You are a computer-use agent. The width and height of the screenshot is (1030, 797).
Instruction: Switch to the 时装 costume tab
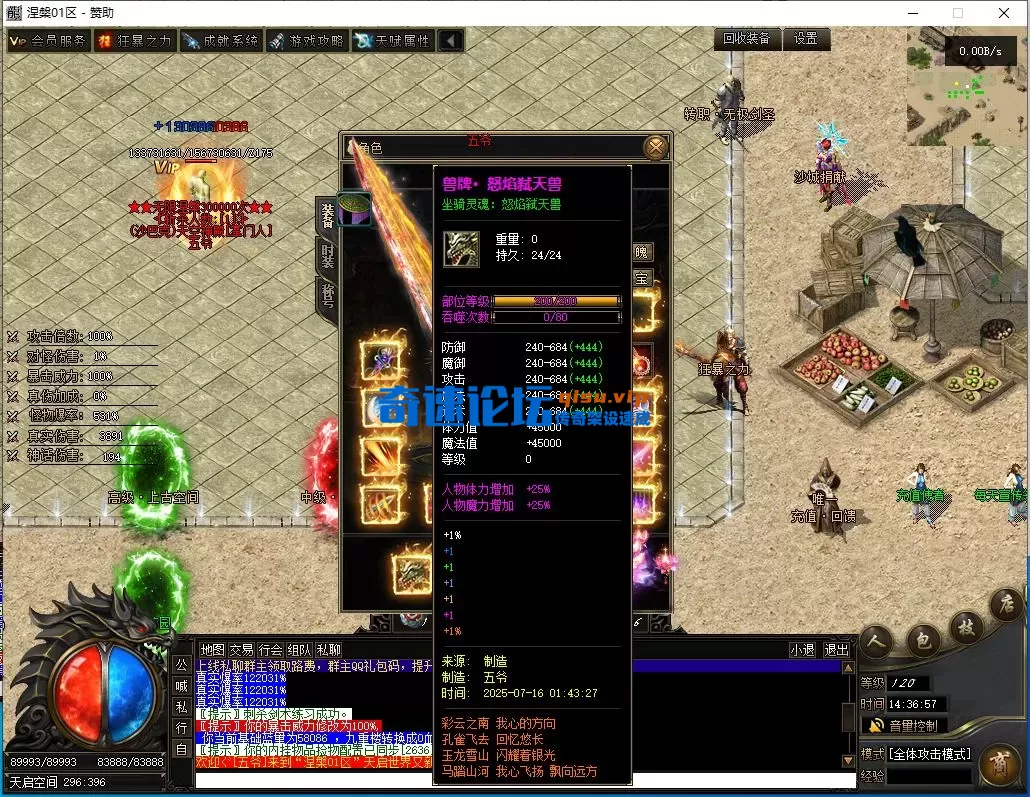pyautogui.click(x=327, y=255)
